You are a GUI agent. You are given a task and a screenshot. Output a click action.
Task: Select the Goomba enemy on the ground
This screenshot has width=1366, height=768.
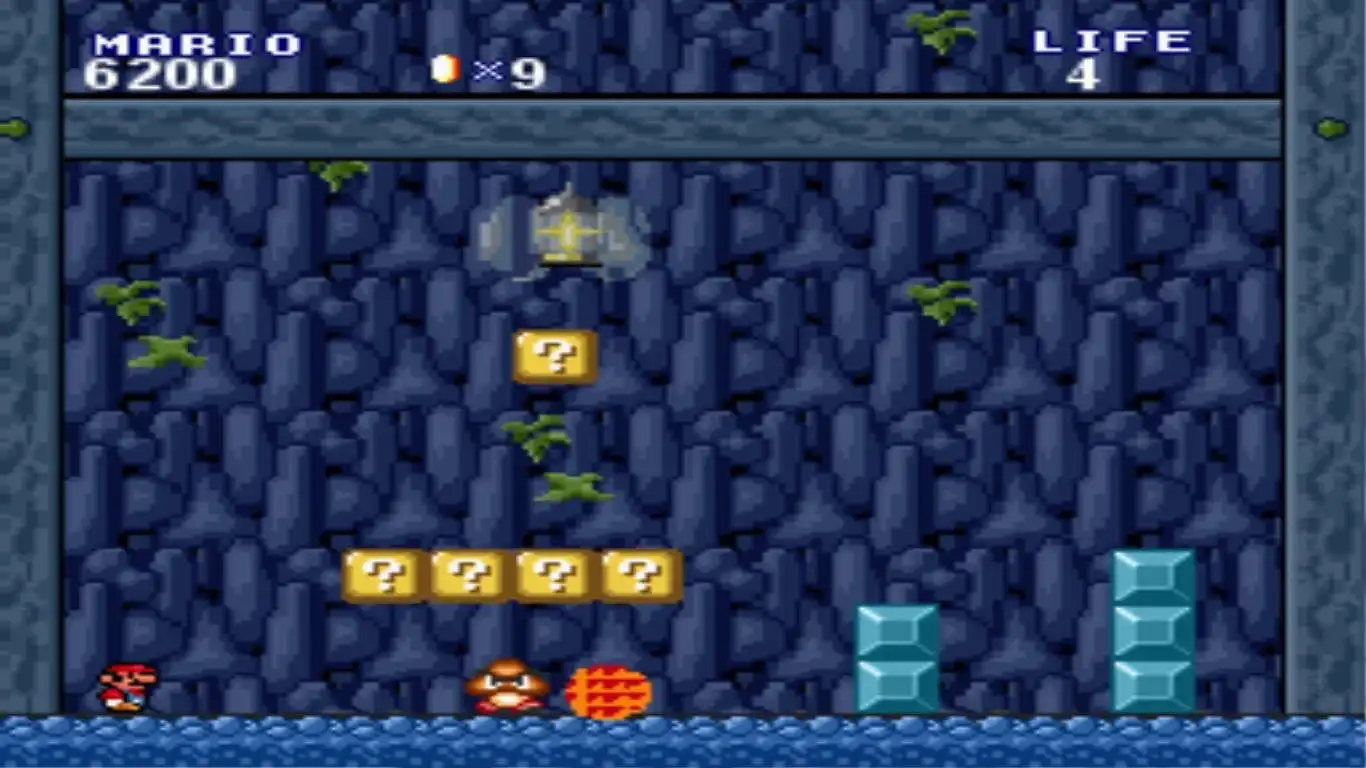(504, 686)
